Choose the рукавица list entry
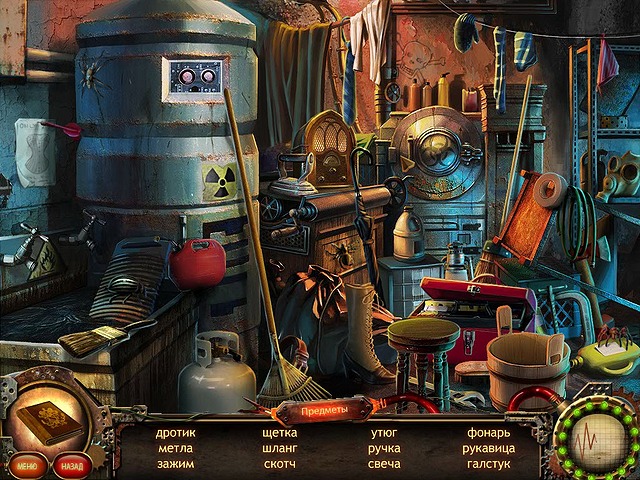Viewport: 640px width, 480px height. 488,448
